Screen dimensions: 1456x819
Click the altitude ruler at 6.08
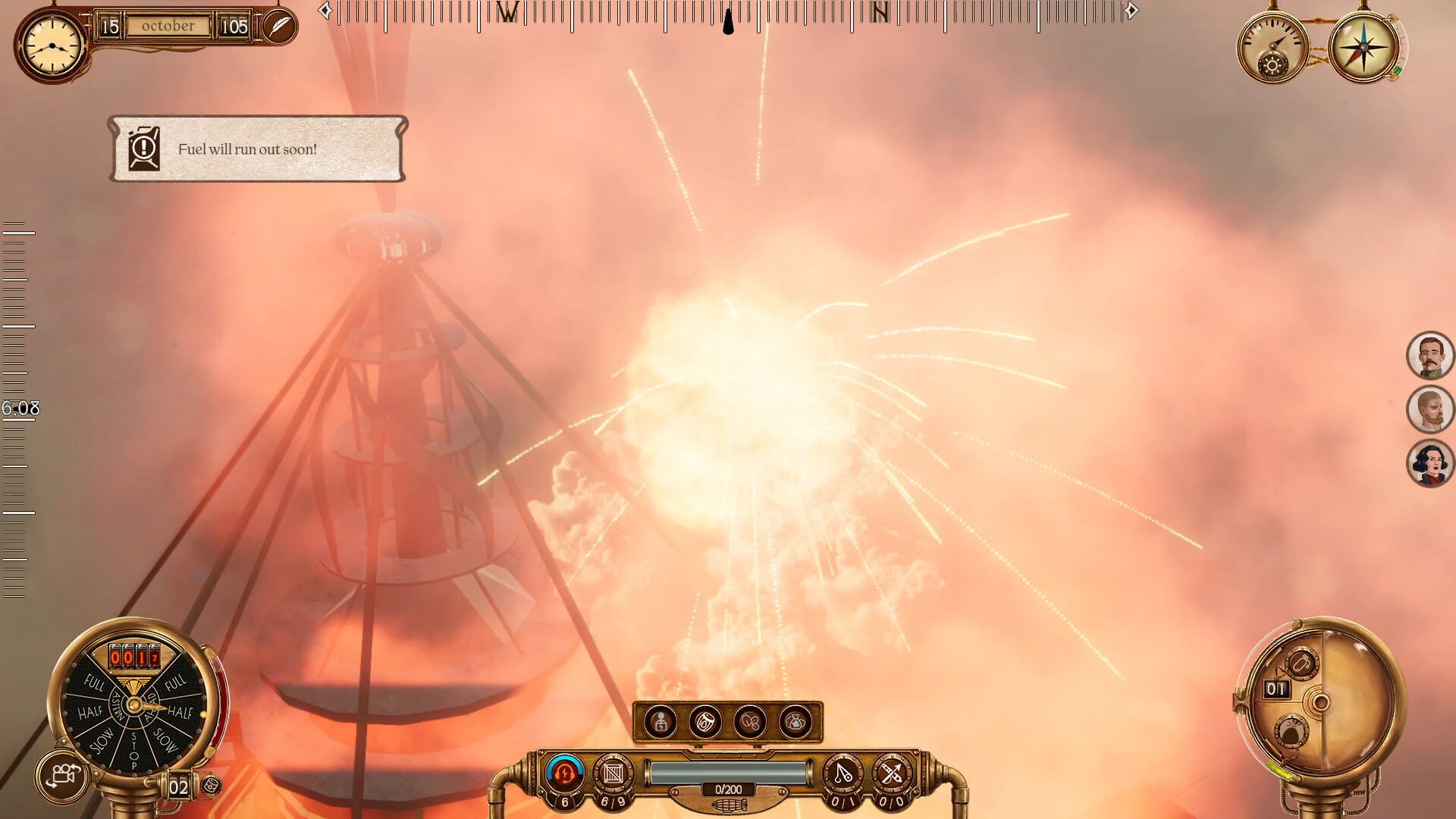19,408
